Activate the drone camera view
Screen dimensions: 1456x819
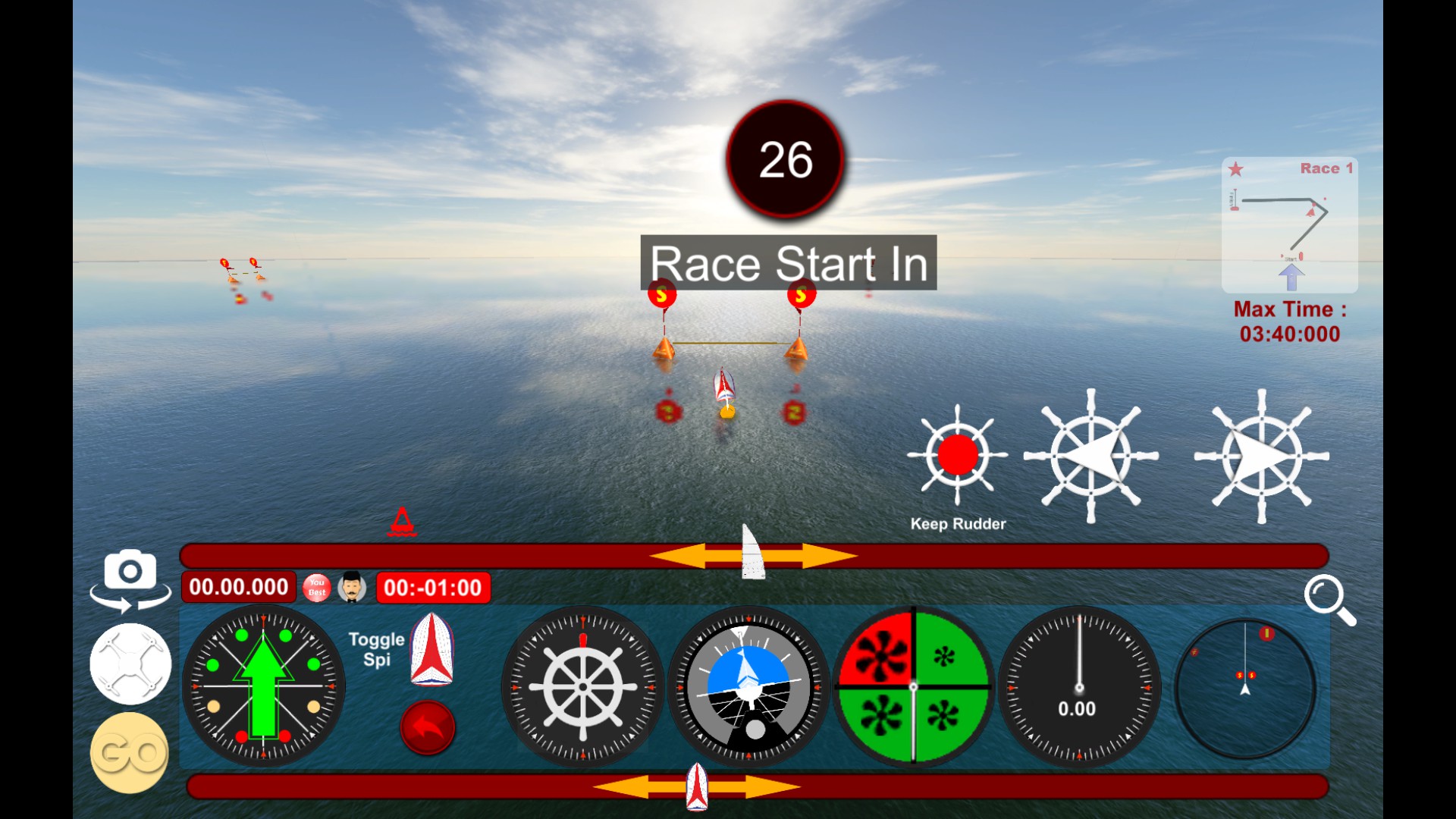pyautogui.click(x=130, y=663)
